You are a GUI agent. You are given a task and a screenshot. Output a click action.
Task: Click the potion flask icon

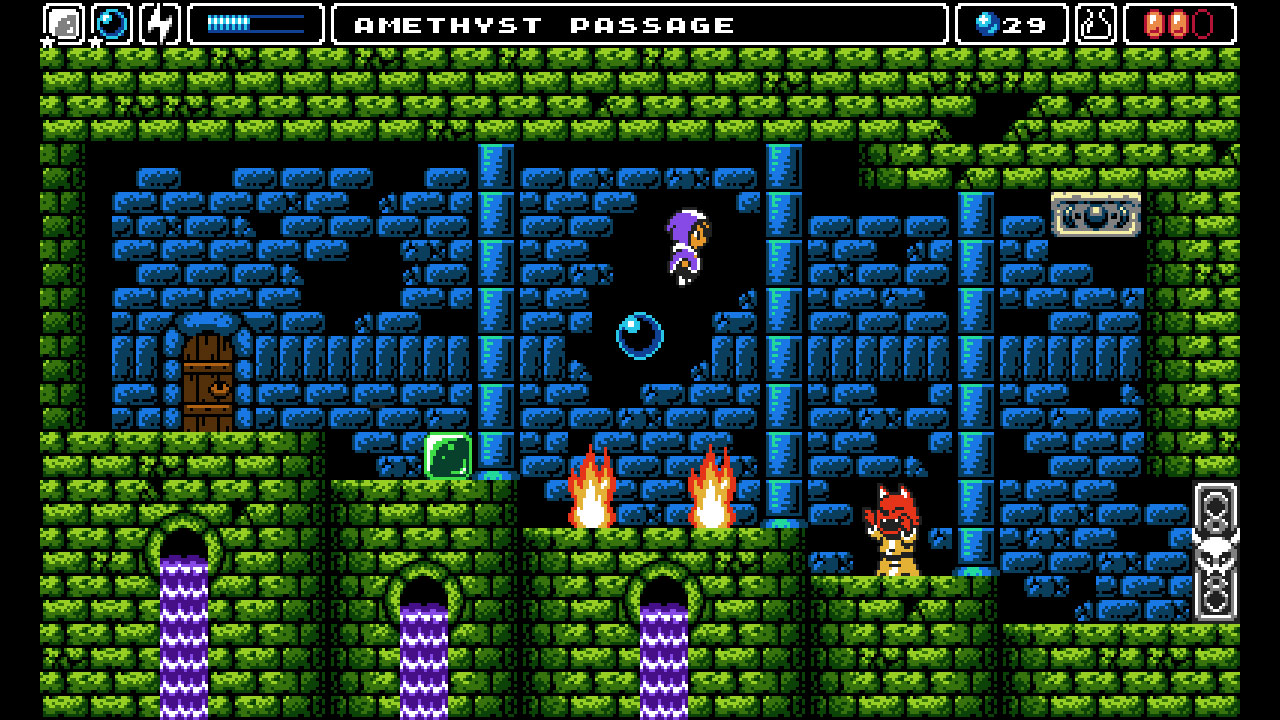tap(1093, 22)
